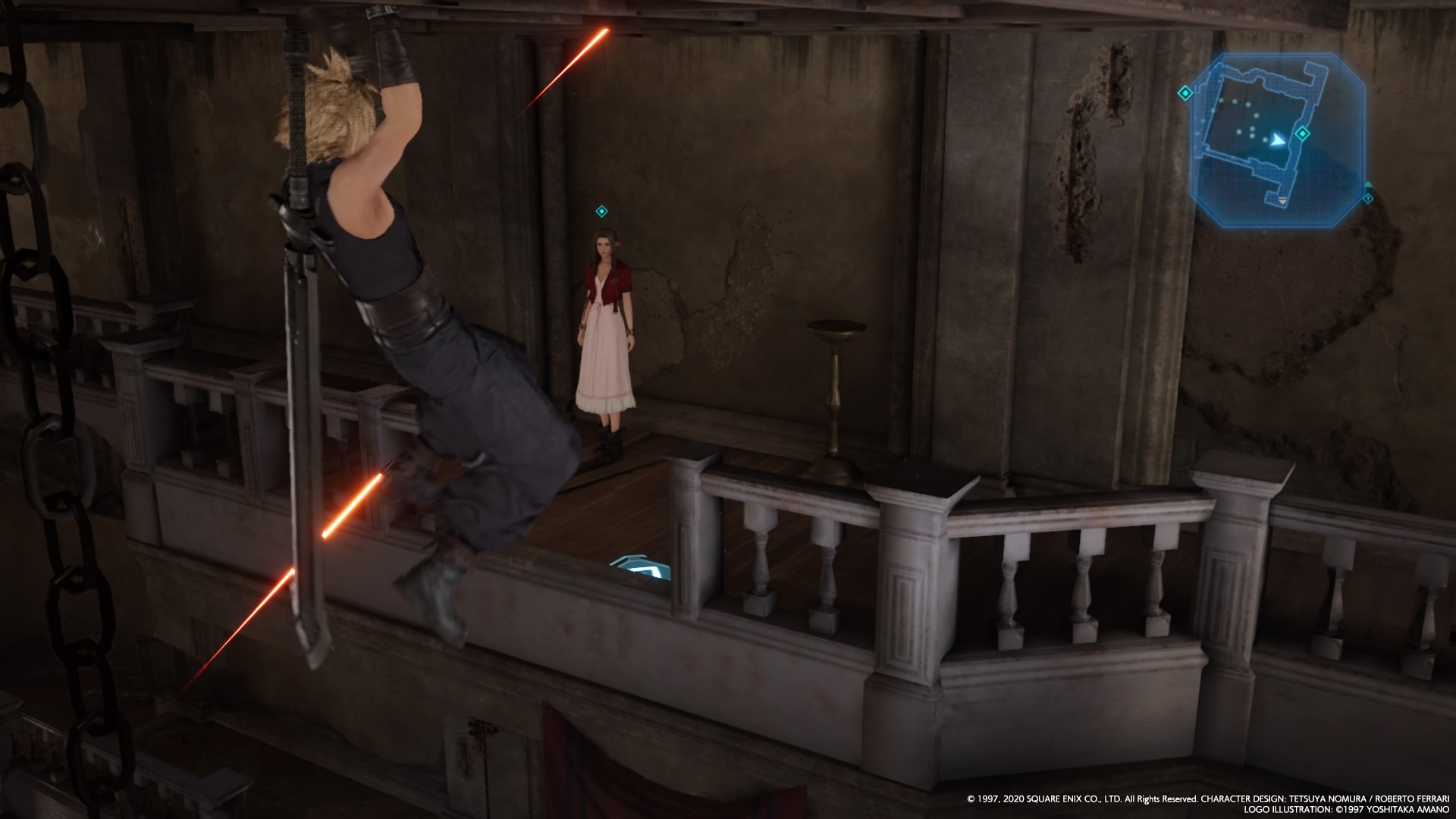Click the white stairs triangle on the minimap
The width and height of the screenshot is (1456, 819).
coord(1282,201)
